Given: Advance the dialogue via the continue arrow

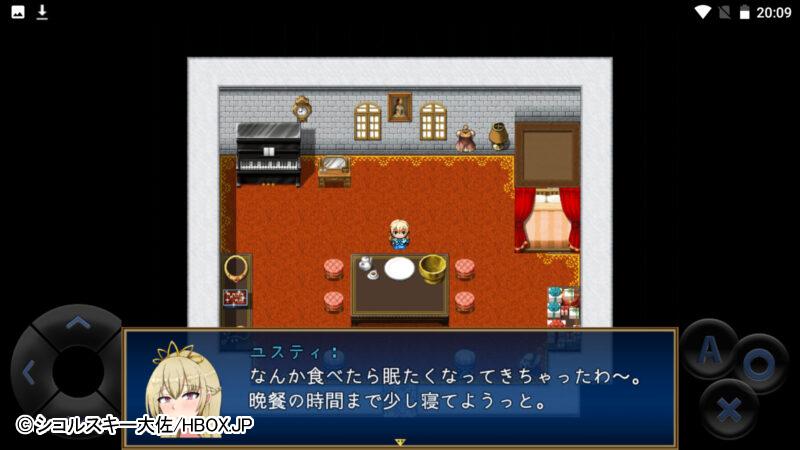Looking at the screenshot, I should click(400, 441).
